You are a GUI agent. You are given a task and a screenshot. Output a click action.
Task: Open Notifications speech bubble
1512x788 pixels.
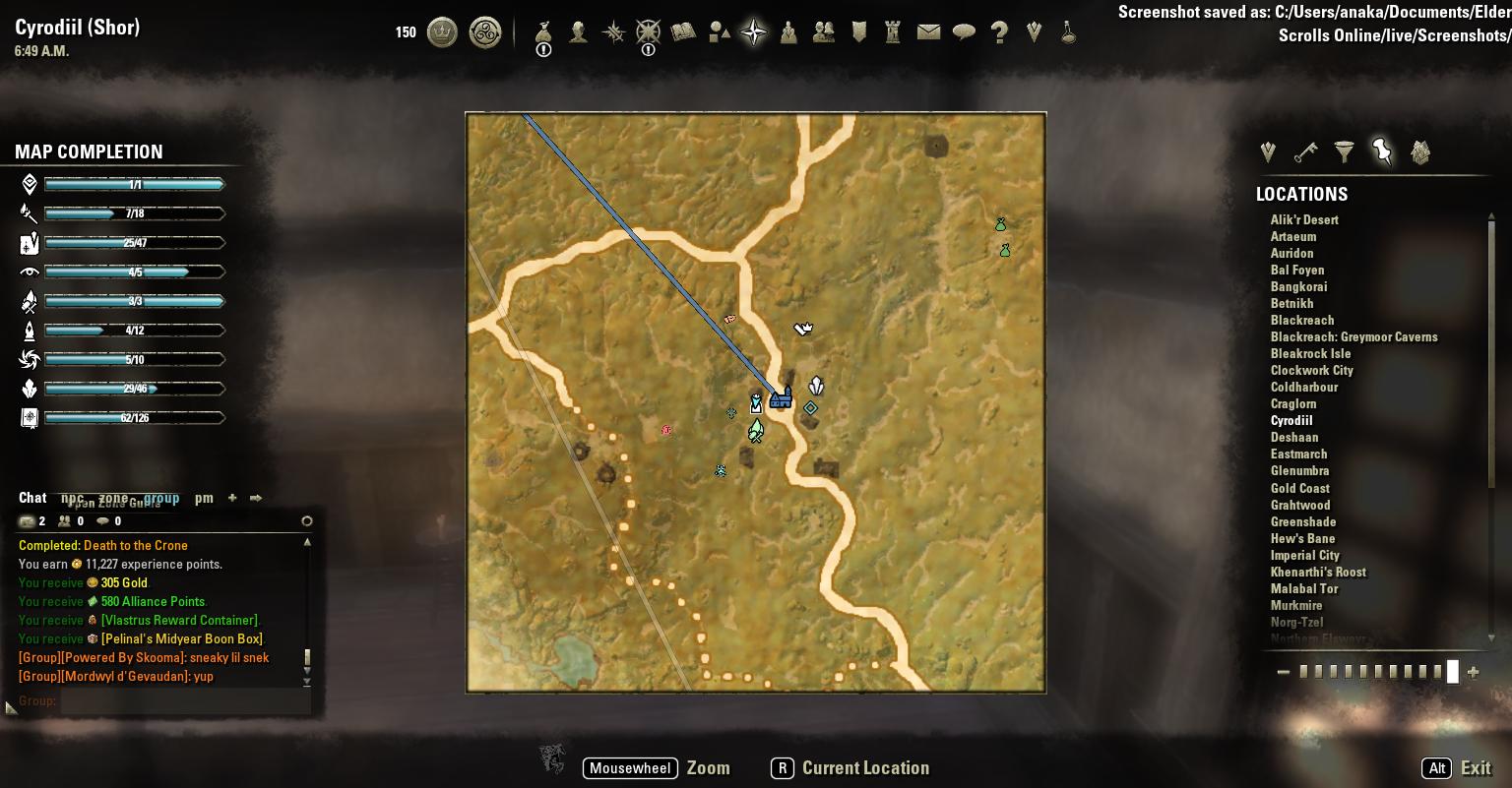965,32
